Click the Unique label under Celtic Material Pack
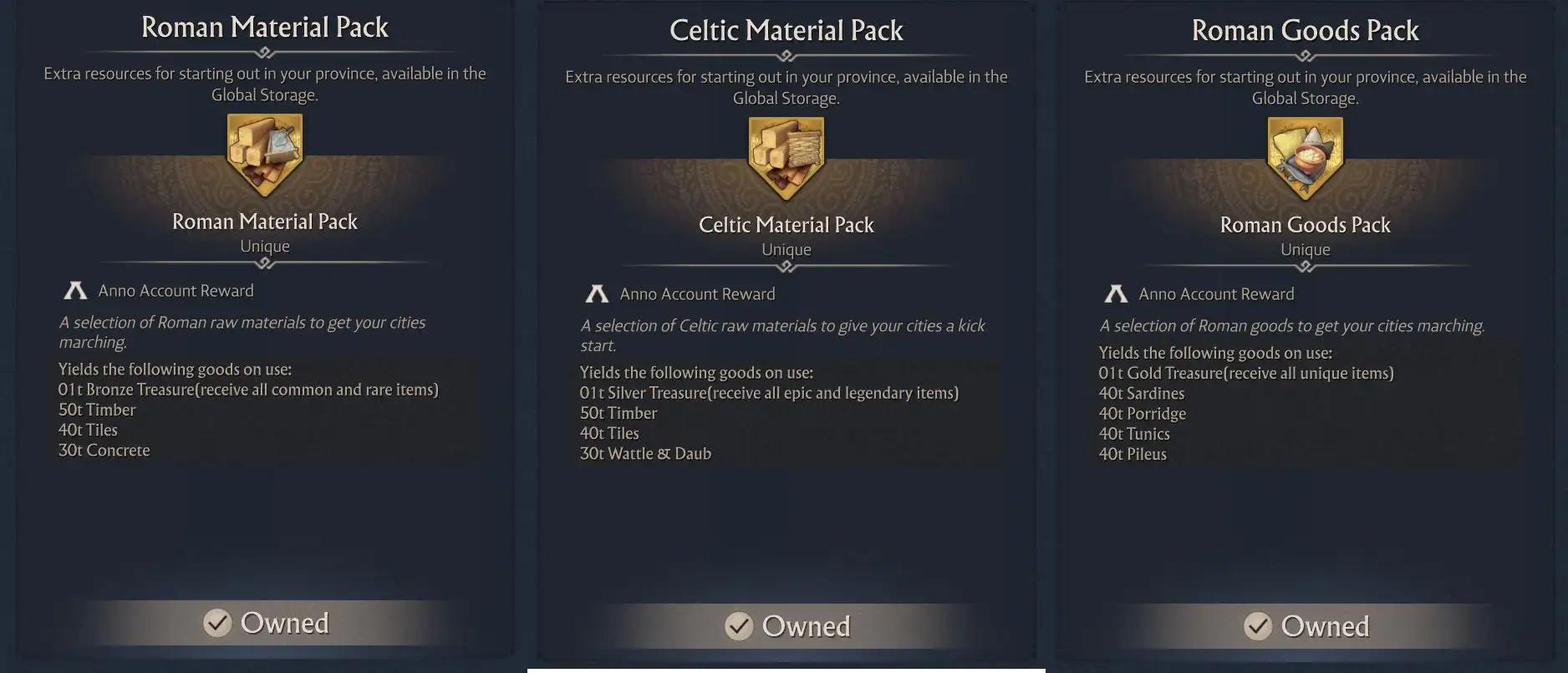Viewport: 1568px width, 673px height. coord(786,248)
